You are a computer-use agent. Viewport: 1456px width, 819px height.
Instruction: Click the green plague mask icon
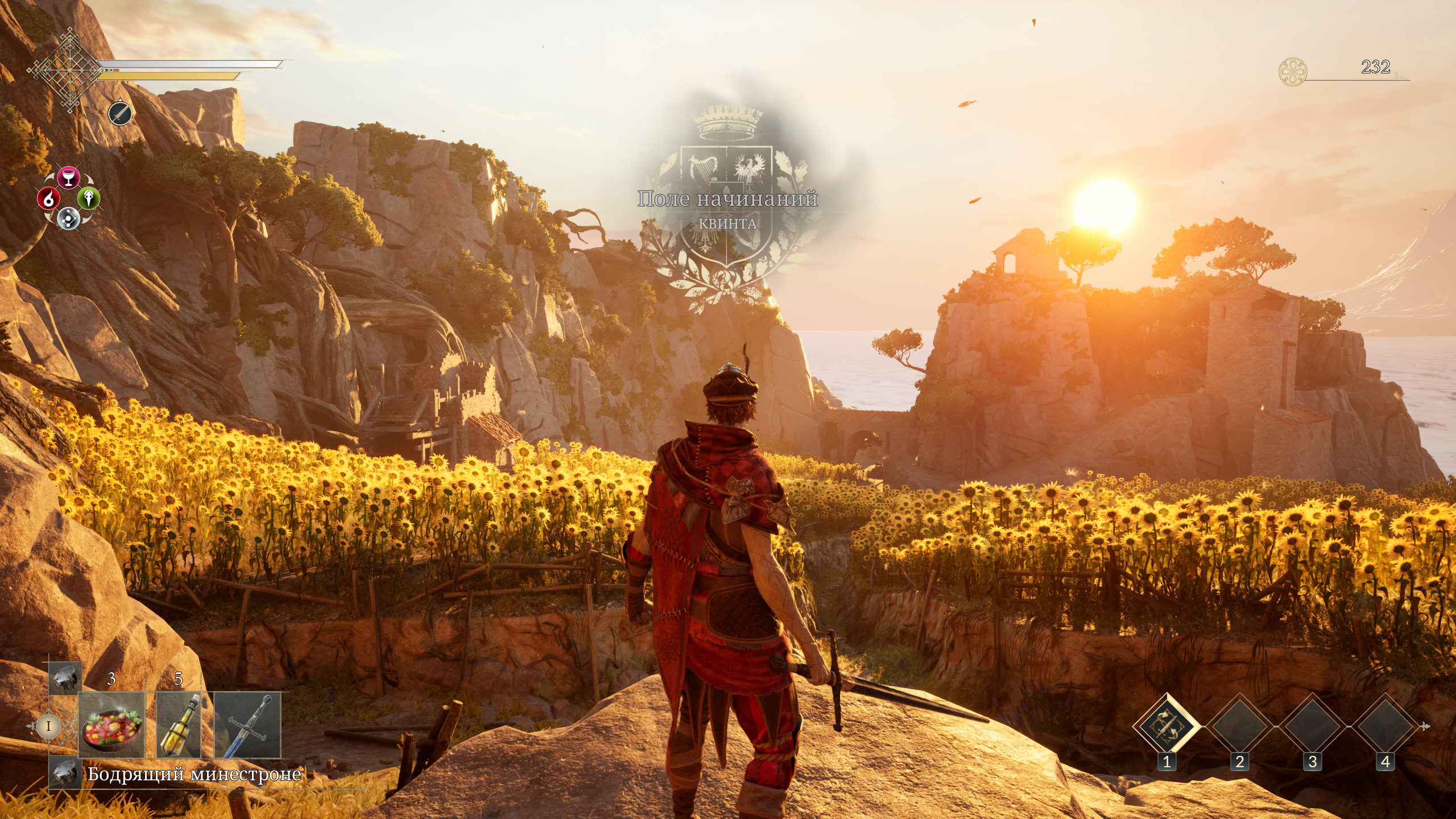[89, 198]
